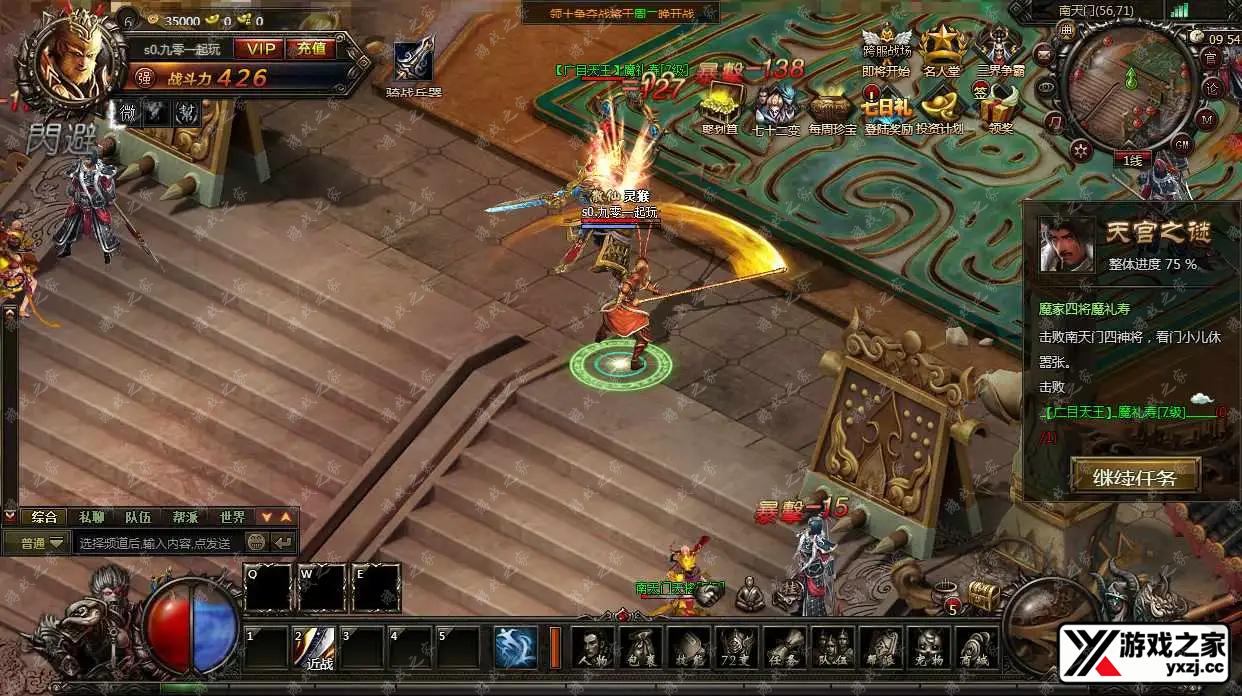Open the 任务 quest log
Viewport: 1242px width, 696px height.
785,647
